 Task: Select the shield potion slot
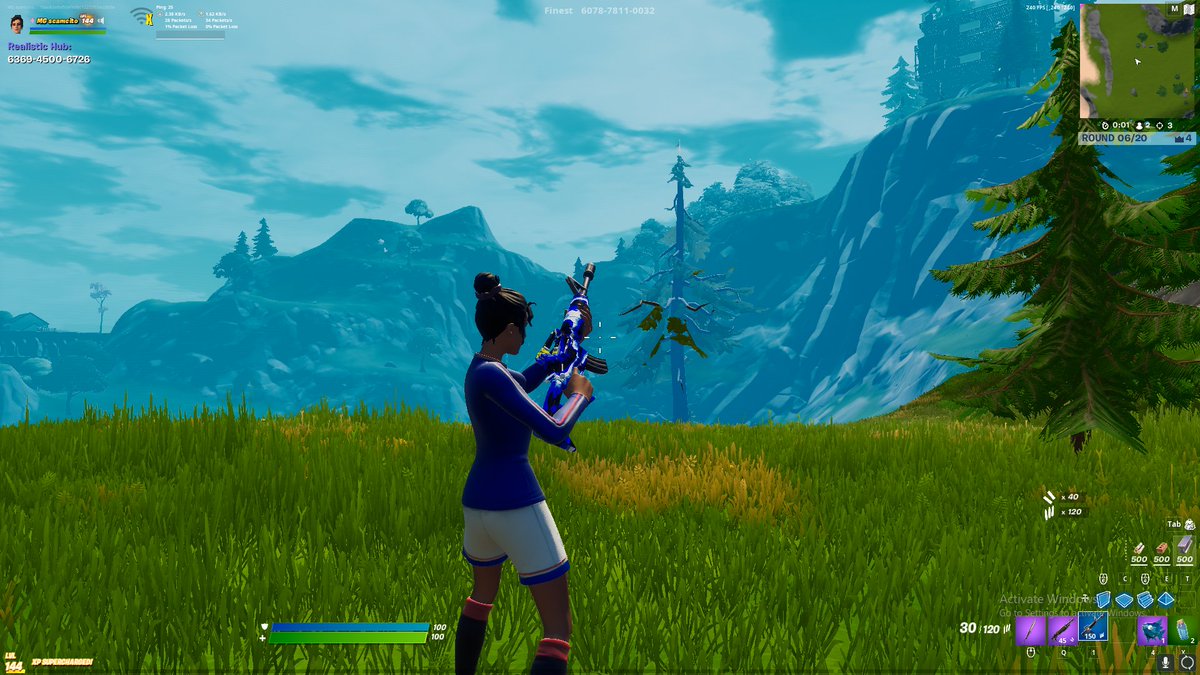[x=1184, y=630]
